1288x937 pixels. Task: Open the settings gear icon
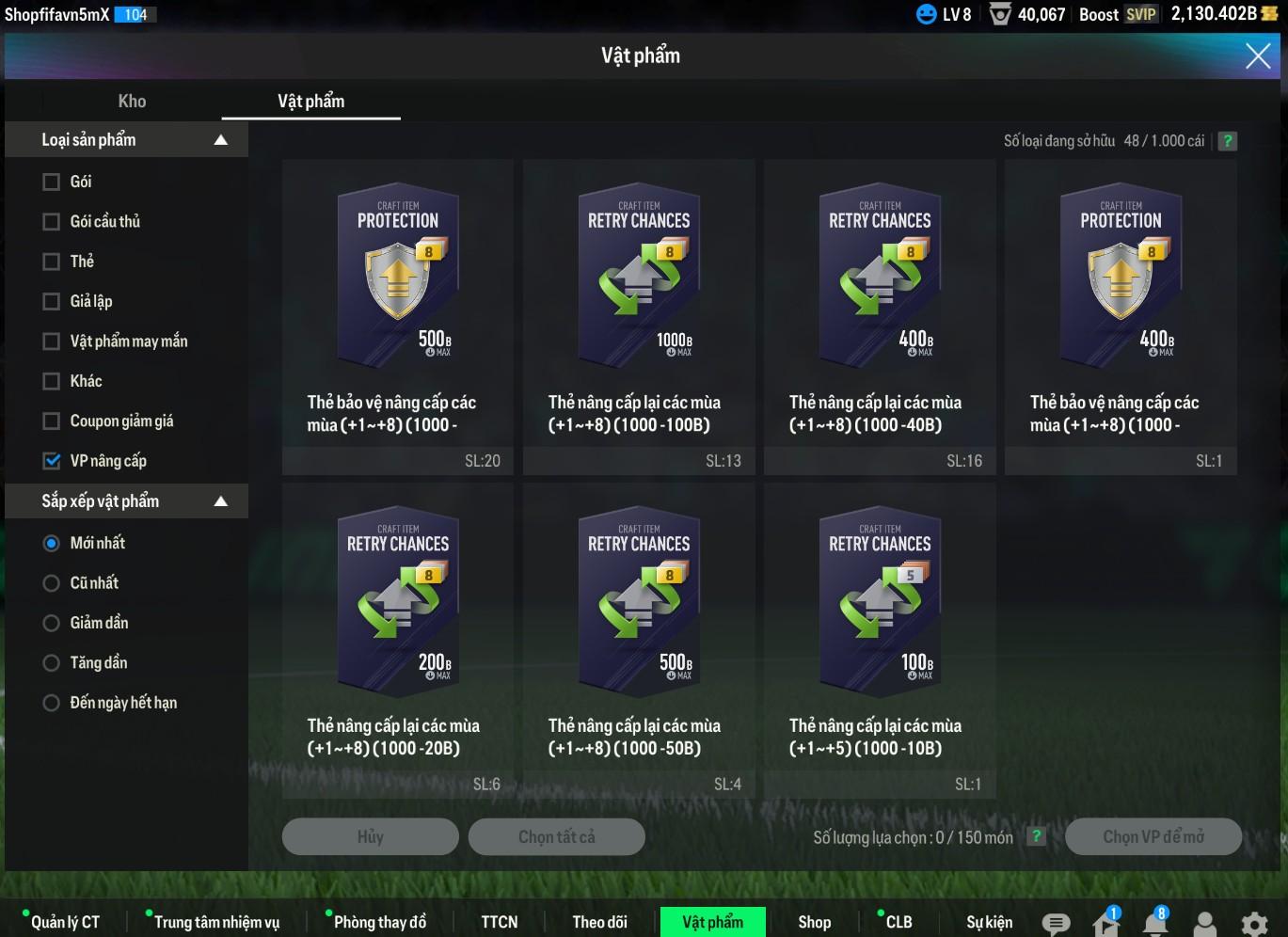(x=1253, y=923)
